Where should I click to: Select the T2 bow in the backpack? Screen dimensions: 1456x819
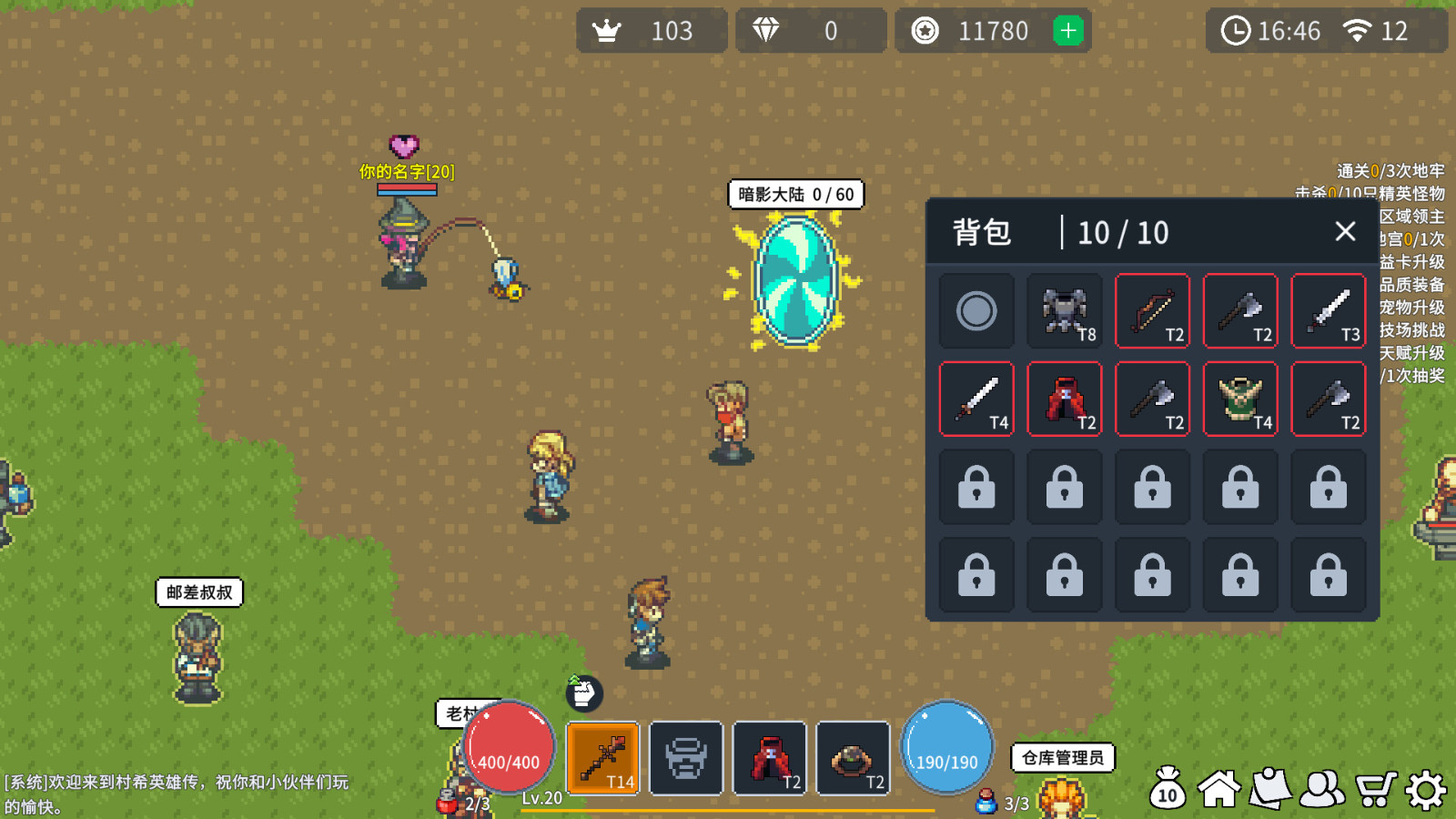1152,311
